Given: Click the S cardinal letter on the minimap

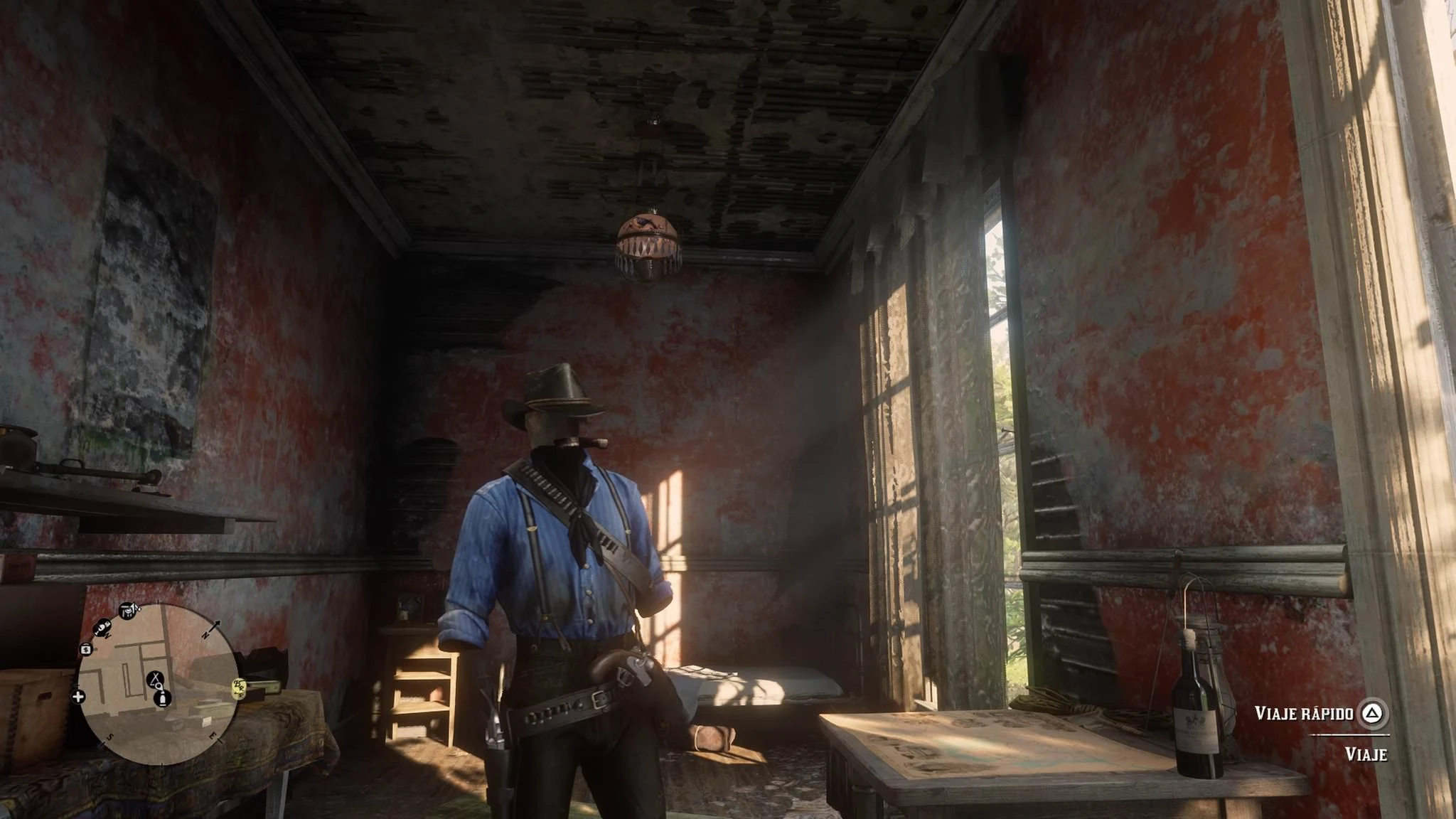Looking at the screenshot, I should pyautogui.click(x=109, y=737).
